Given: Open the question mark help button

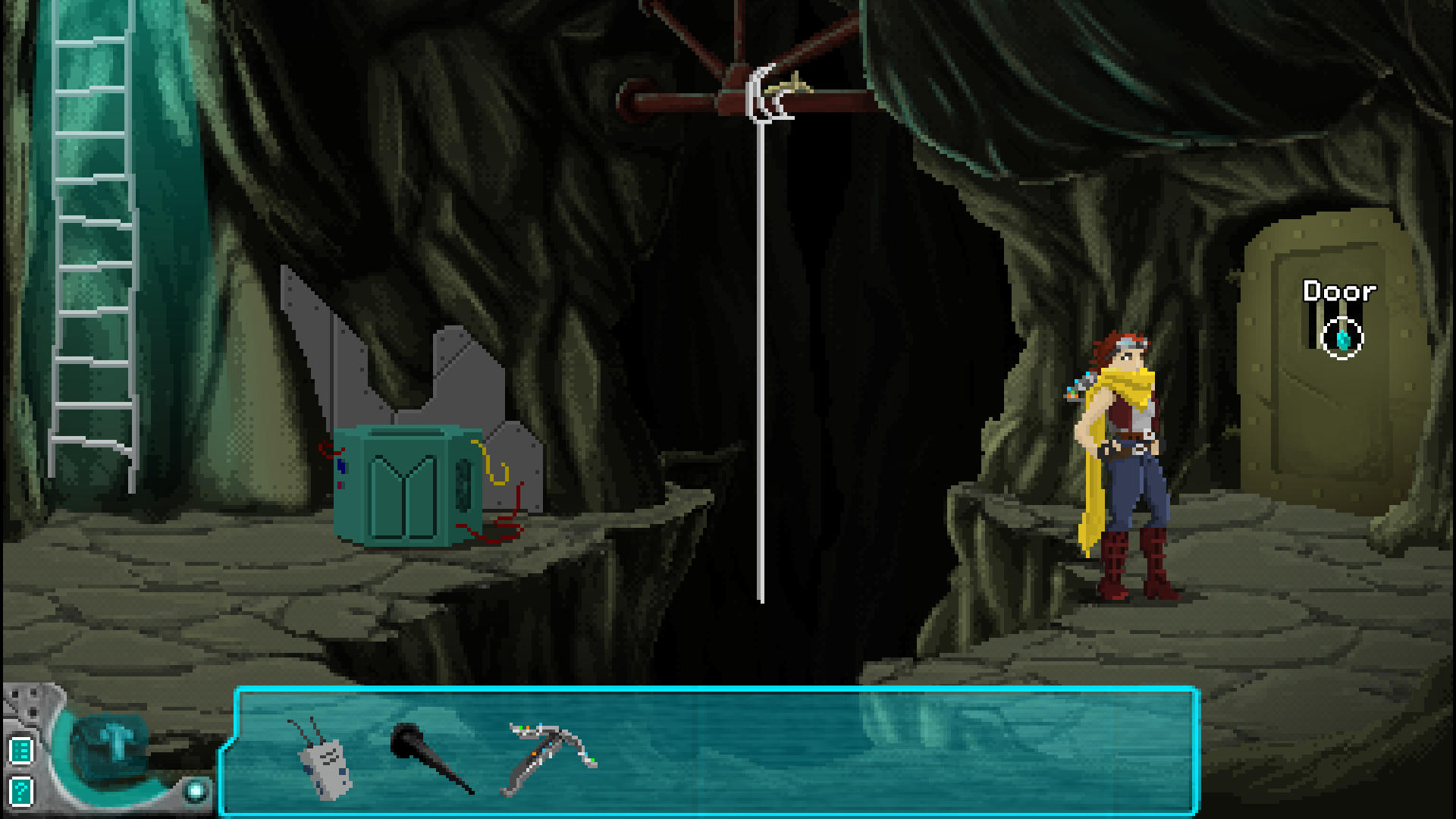Looking at the screenshot, I should click(21, 791).
